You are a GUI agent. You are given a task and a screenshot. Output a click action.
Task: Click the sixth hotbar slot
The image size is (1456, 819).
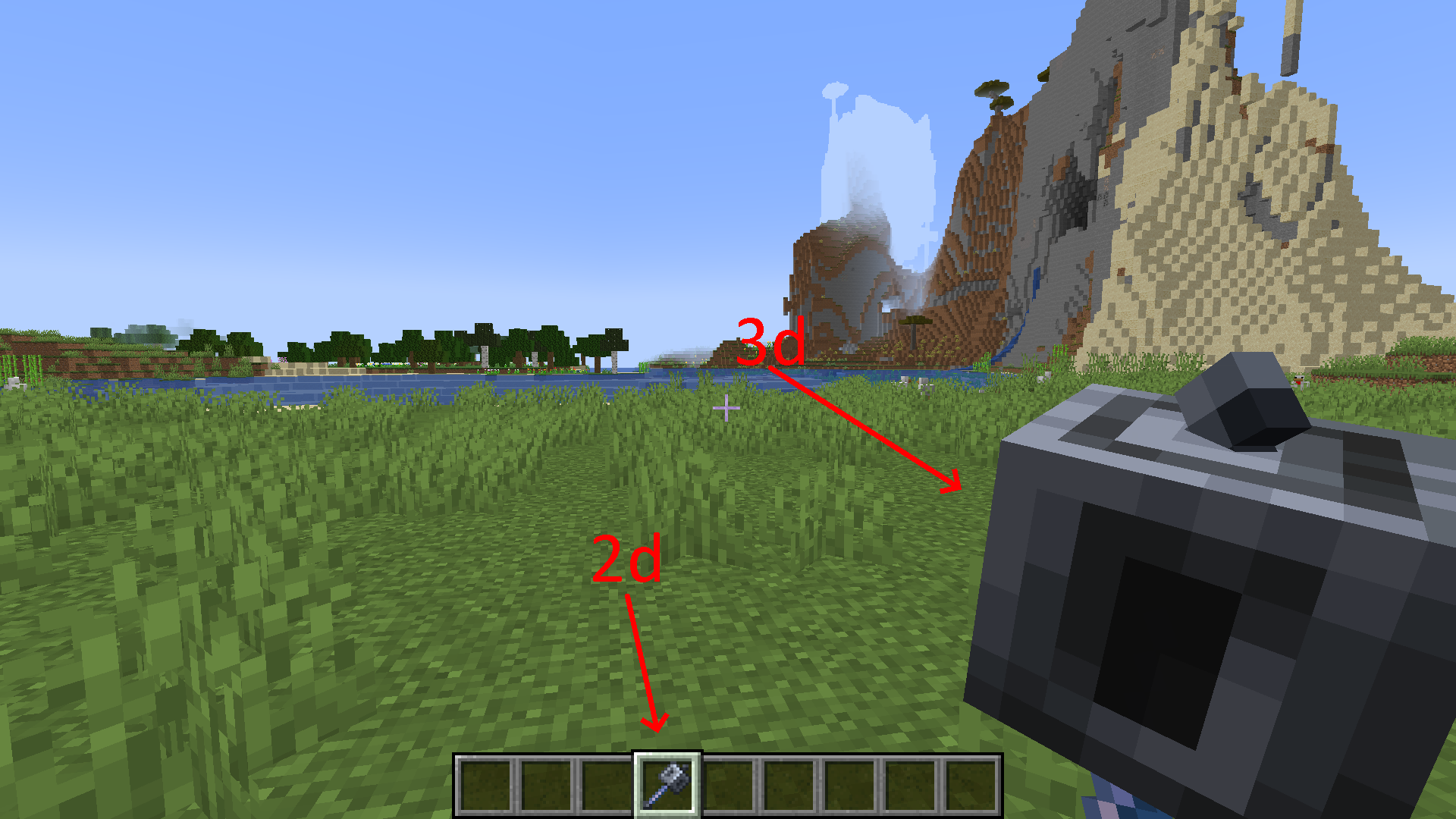(790, 783)
